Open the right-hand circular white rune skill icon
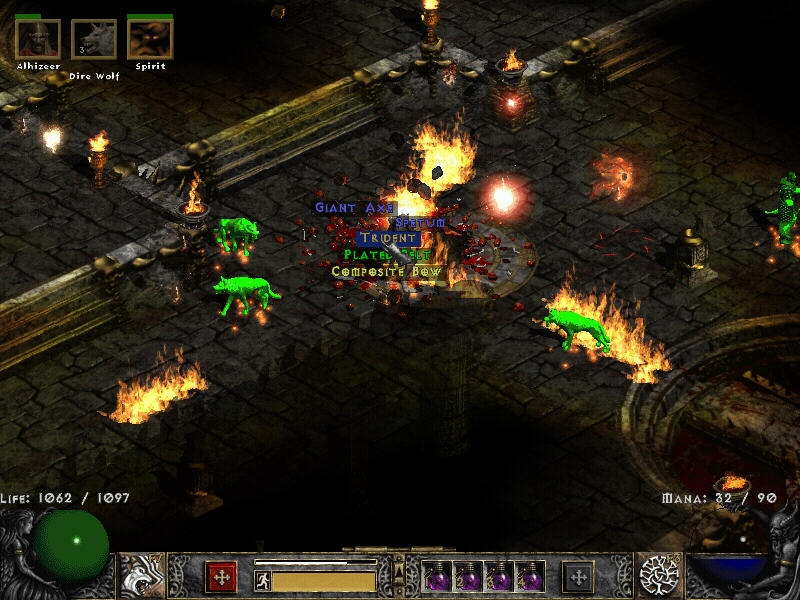800x600 pixels. [659, 576]
